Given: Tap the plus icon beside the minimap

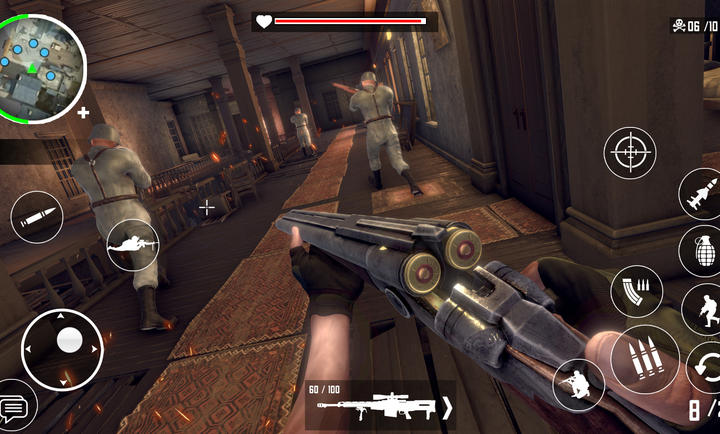Looking at the screenshot, I should click(83, 112).
